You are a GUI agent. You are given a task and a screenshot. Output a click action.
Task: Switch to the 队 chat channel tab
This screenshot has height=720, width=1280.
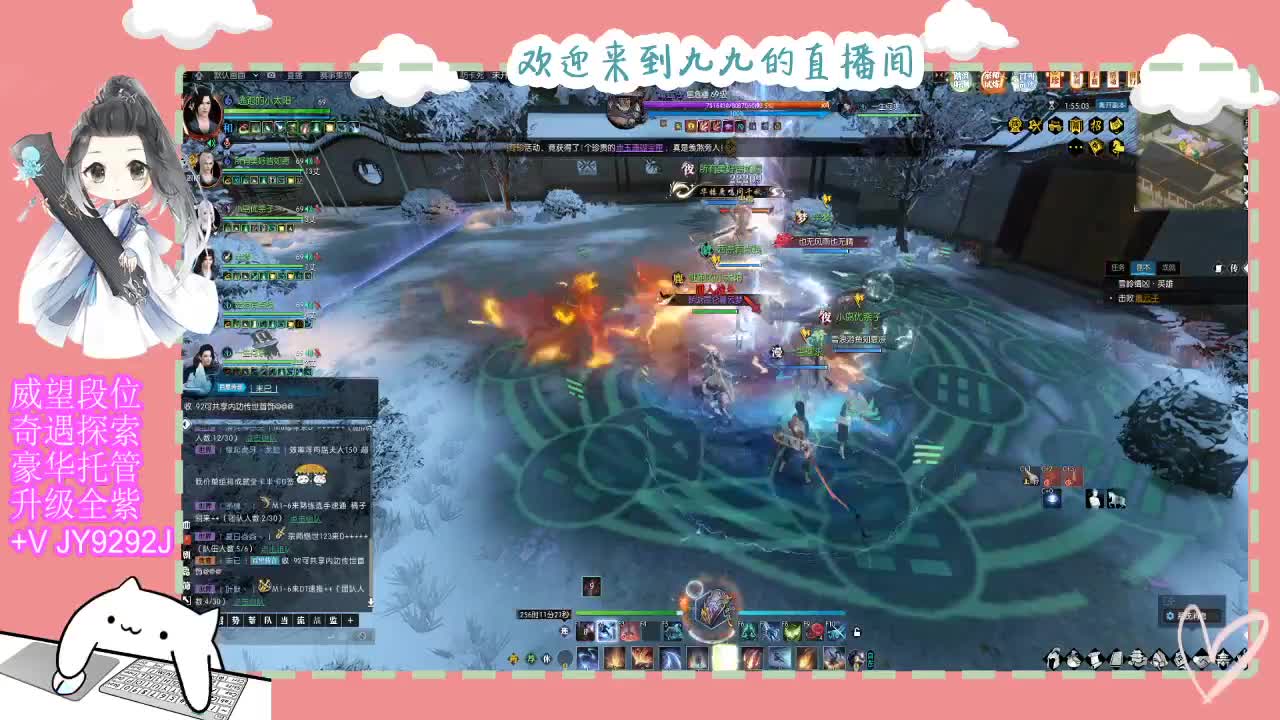tap(269, 621)
